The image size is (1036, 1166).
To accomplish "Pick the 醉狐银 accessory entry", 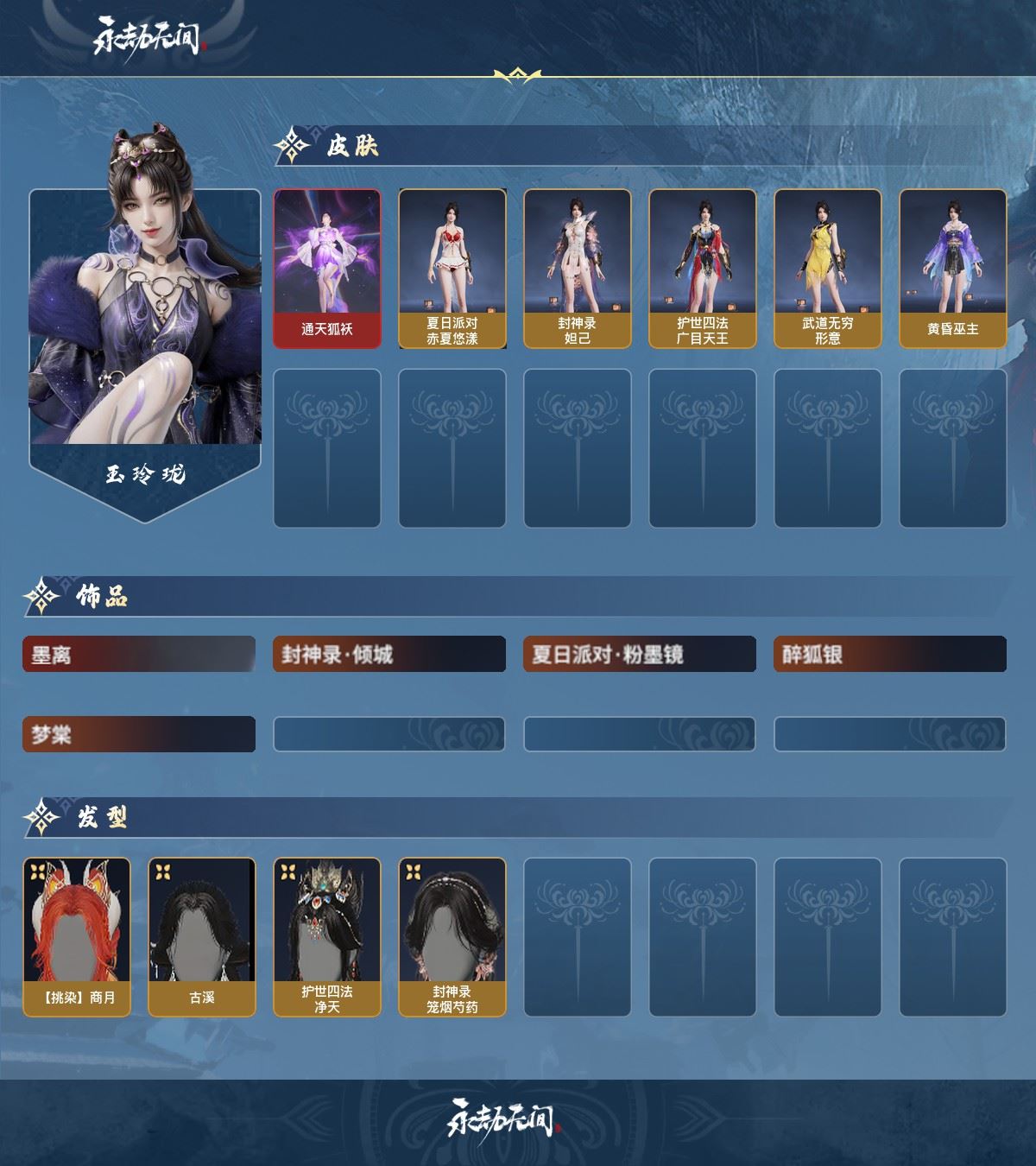I will [x=890, y=655].
